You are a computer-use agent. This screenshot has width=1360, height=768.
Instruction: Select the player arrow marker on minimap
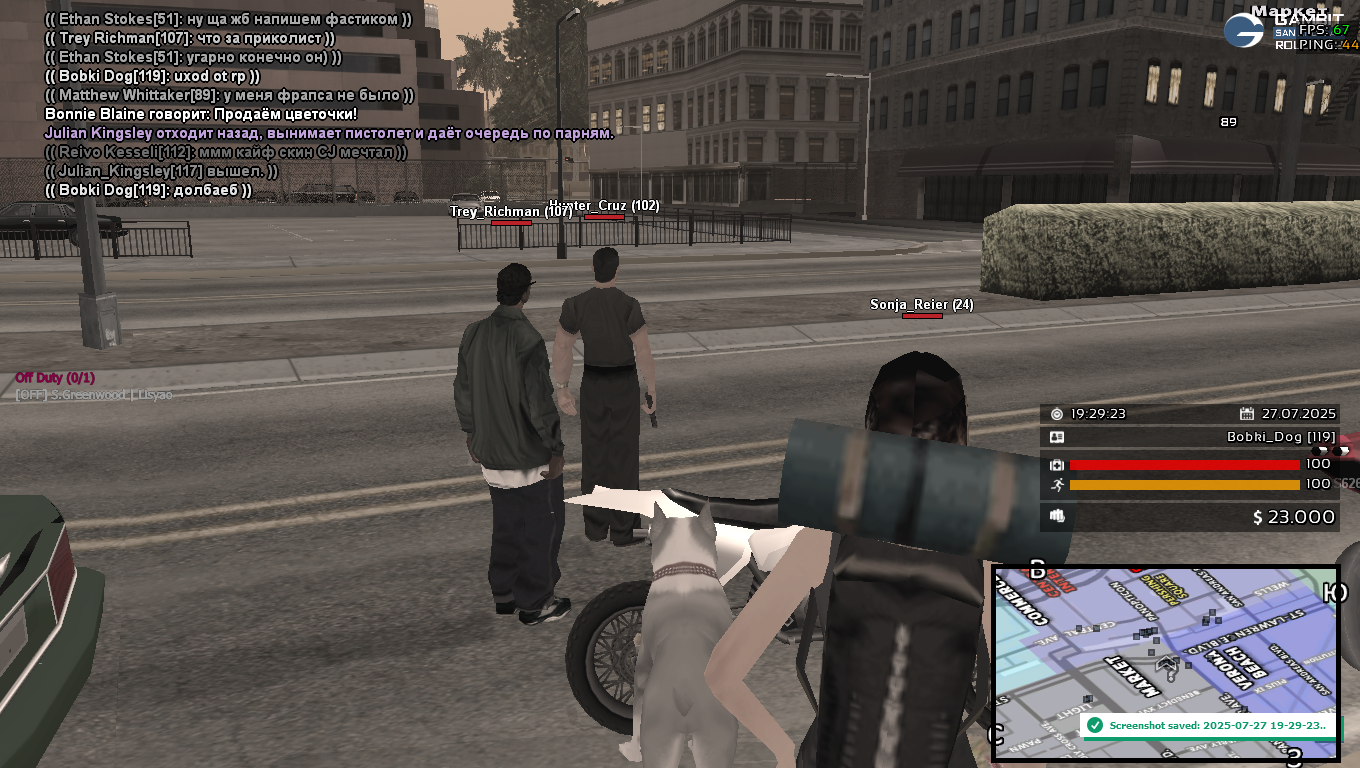click(1167, 663)
